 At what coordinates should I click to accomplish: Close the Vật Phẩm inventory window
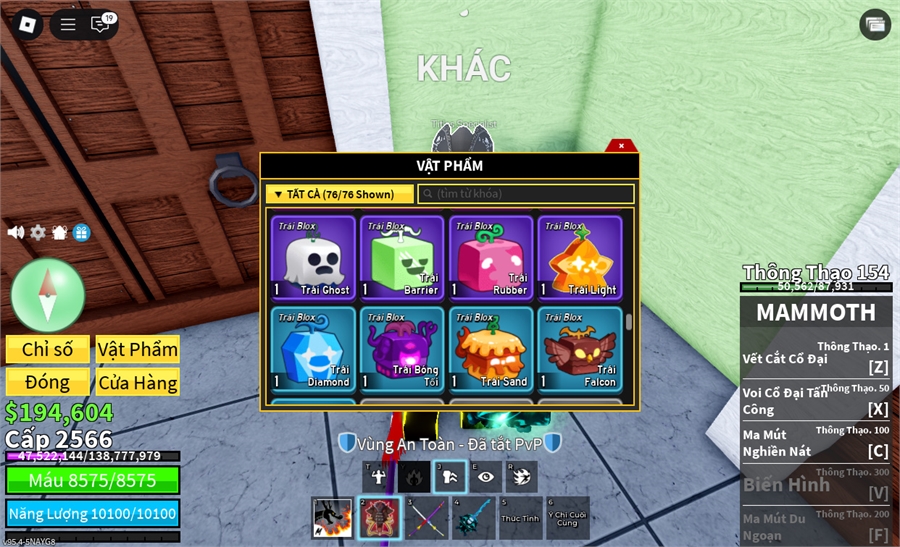click(621, 146)
